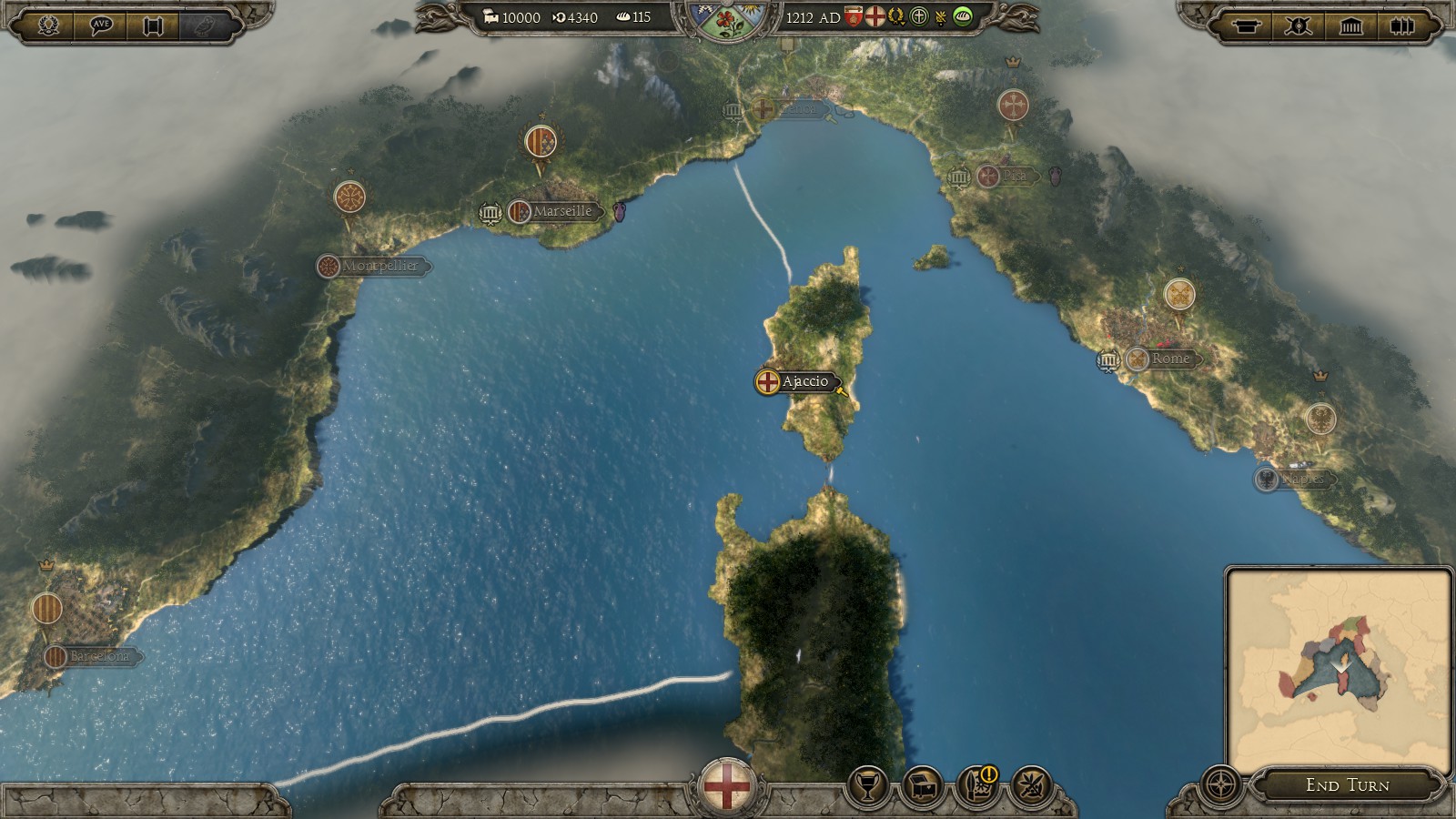Open the sword and olive branch diplomacy panel

(x=1033, y=785)
